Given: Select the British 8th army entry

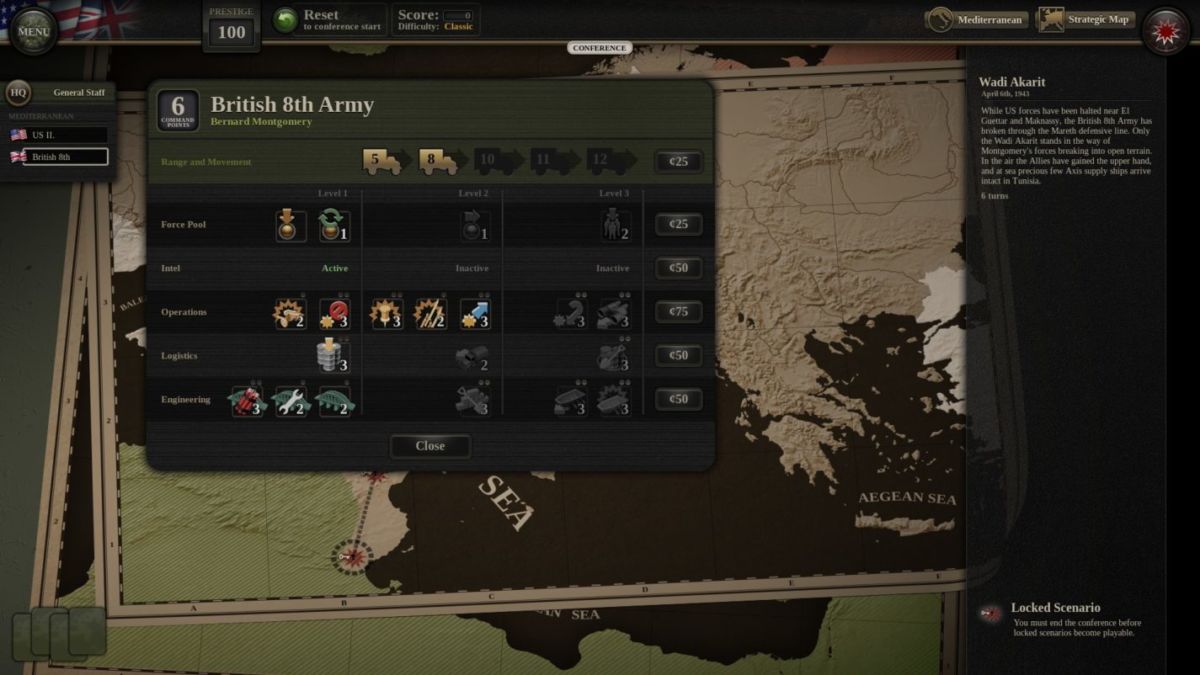Looking at the screenshot, I should (65, 157).
